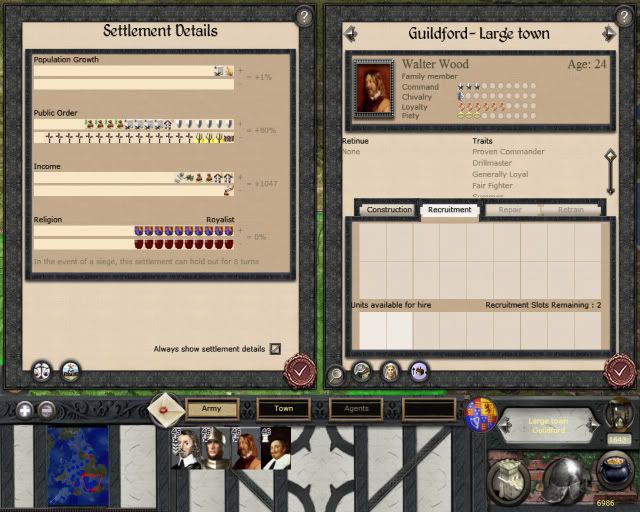640x512 pixels.
Task: Open the Army tab
Action: point(212,408)
